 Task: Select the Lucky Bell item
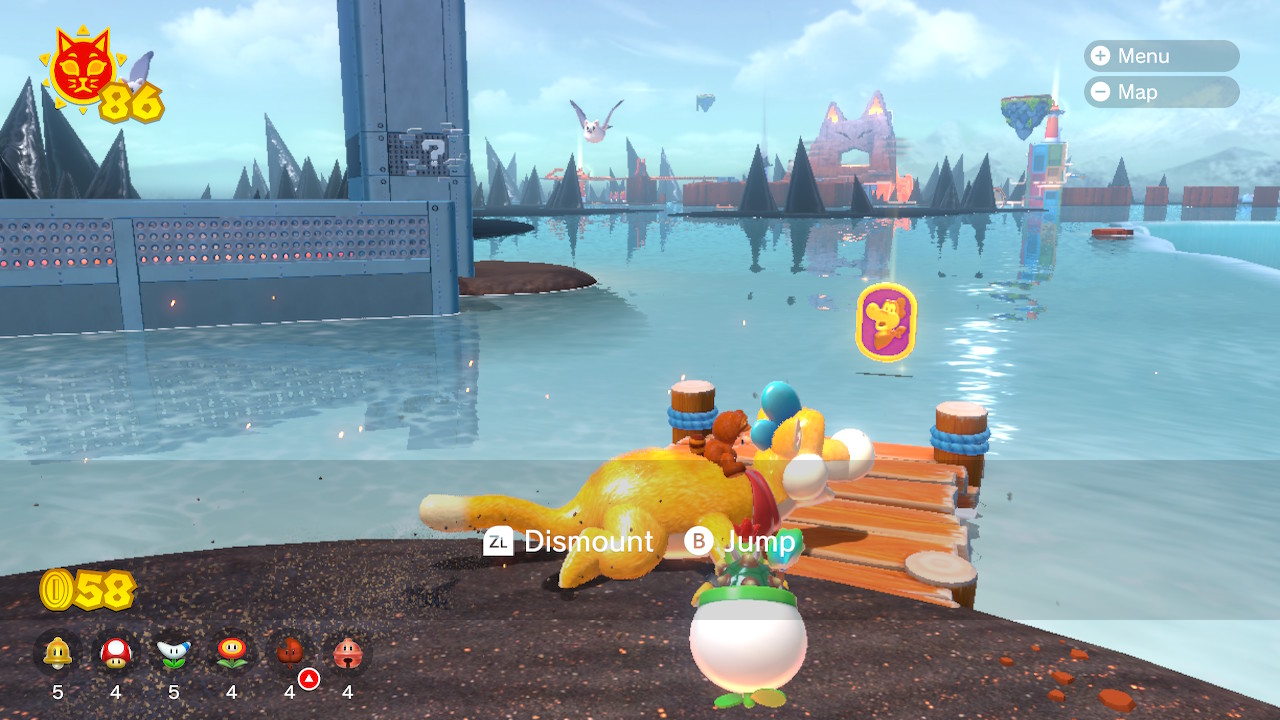[348, 654]
